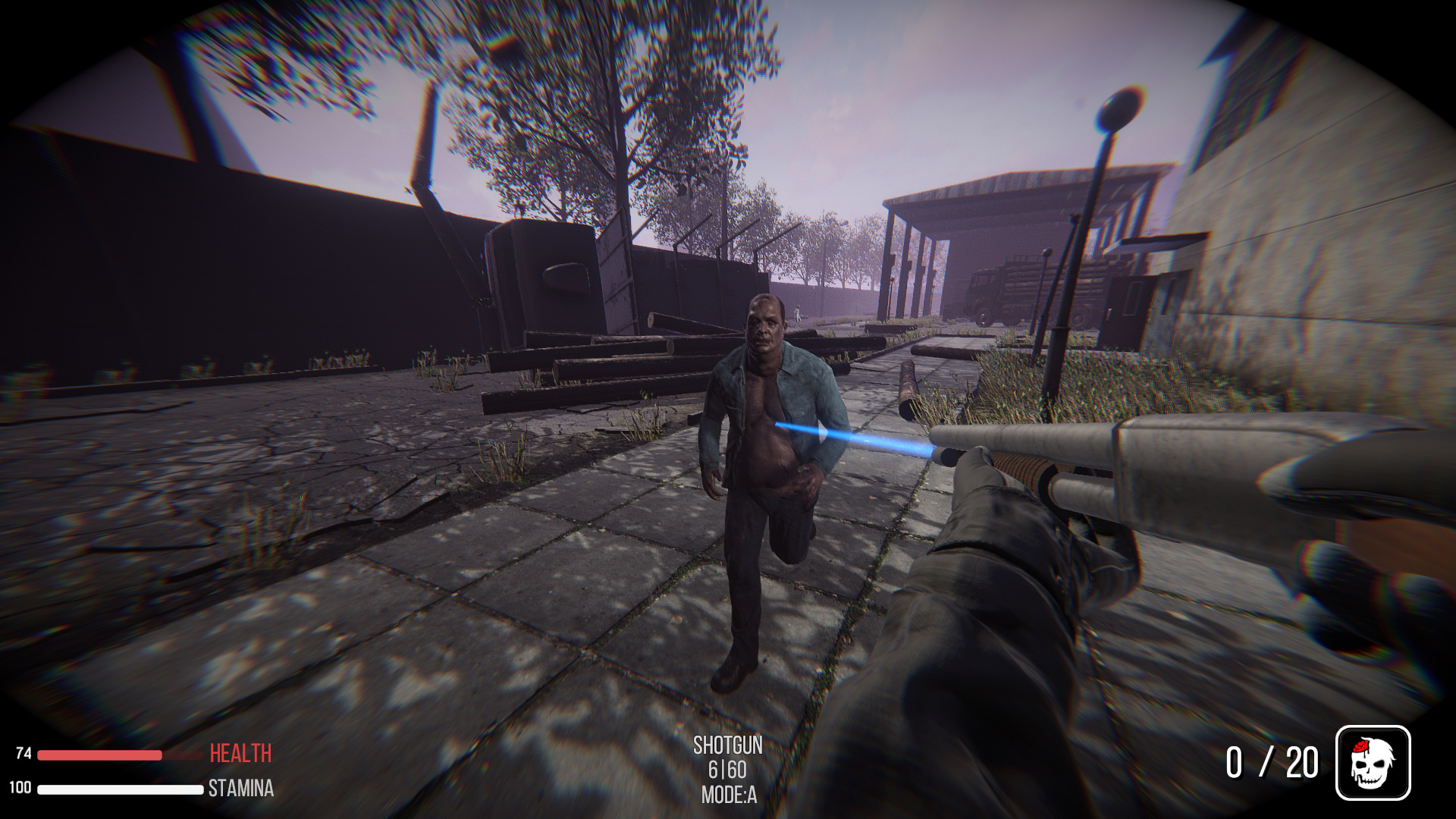Screen dimensions: 1456x819
Task: Click the ammo count reading 6|60
Action: [x=727, y=769]
